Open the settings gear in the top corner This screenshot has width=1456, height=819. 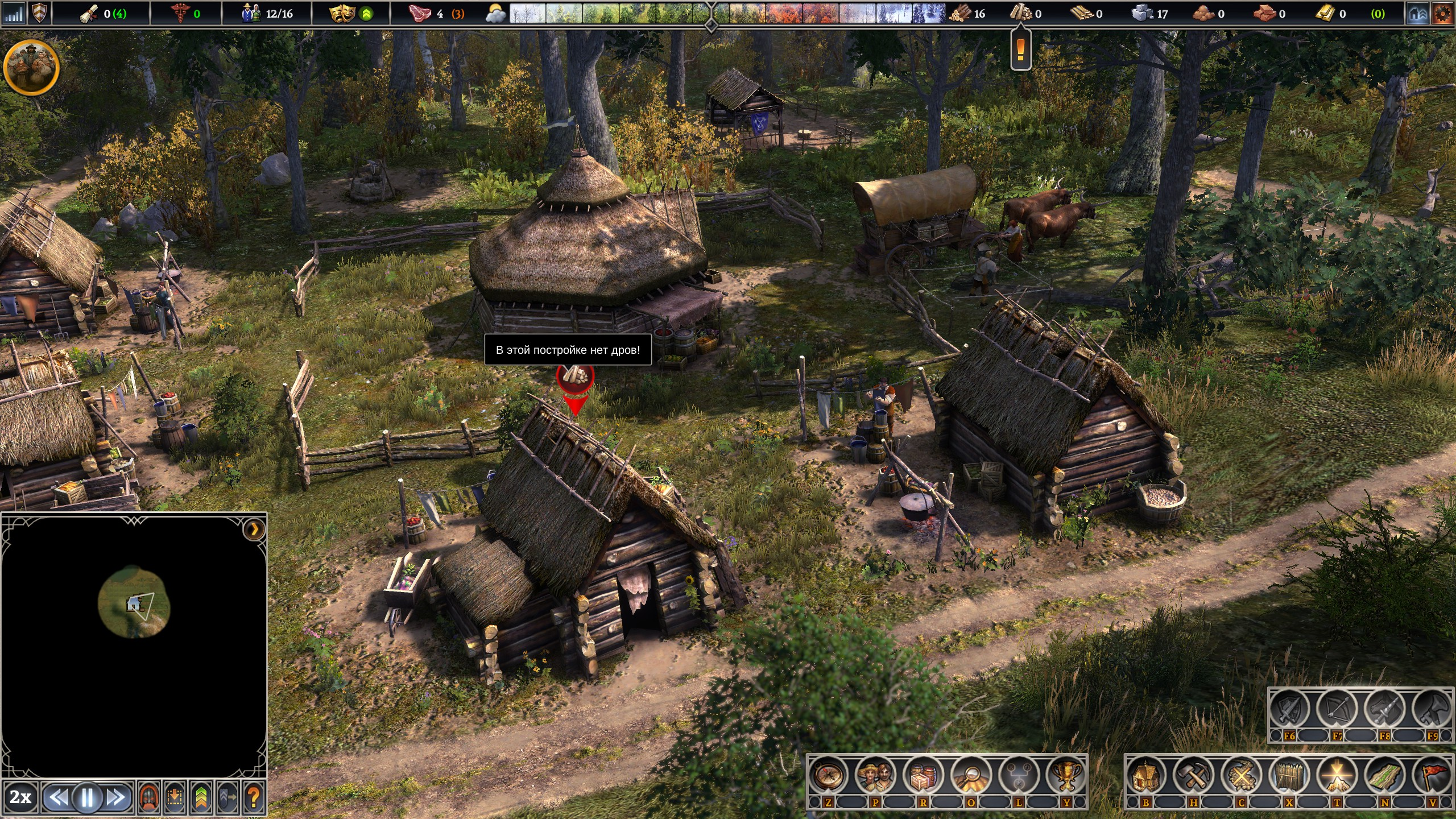pos(1442,14)
